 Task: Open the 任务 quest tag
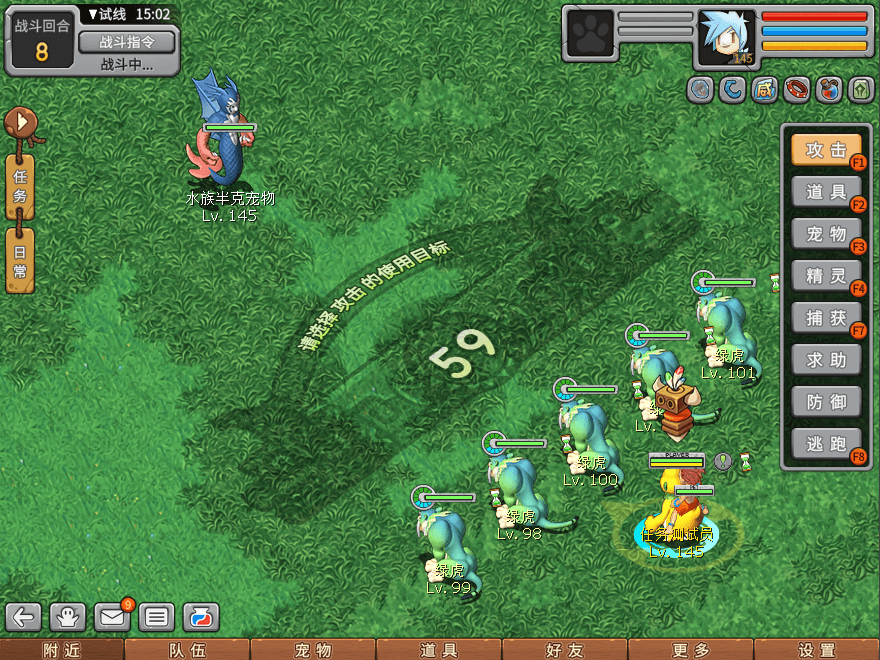point(20,187)
